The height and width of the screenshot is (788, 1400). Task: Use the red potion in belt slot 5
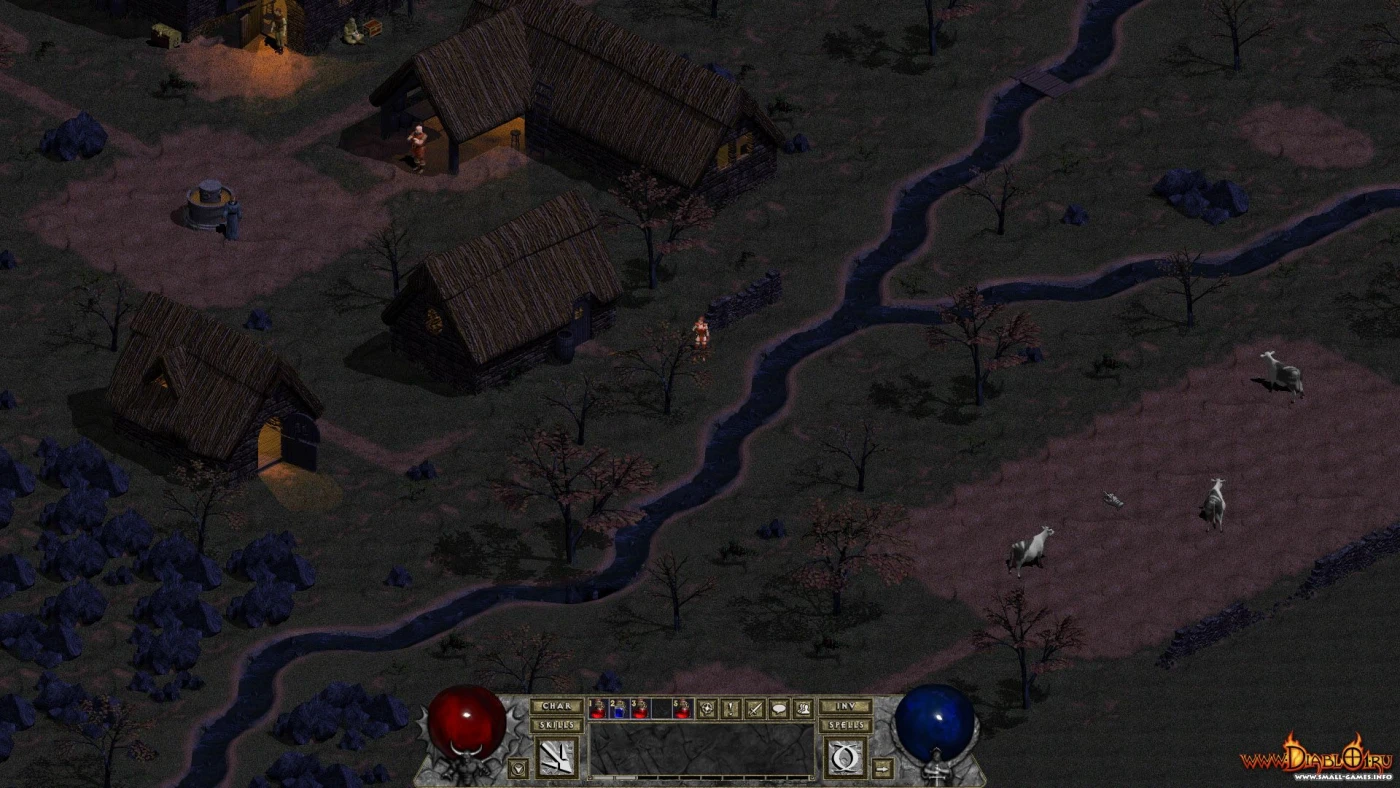click(x=682, y=709)
